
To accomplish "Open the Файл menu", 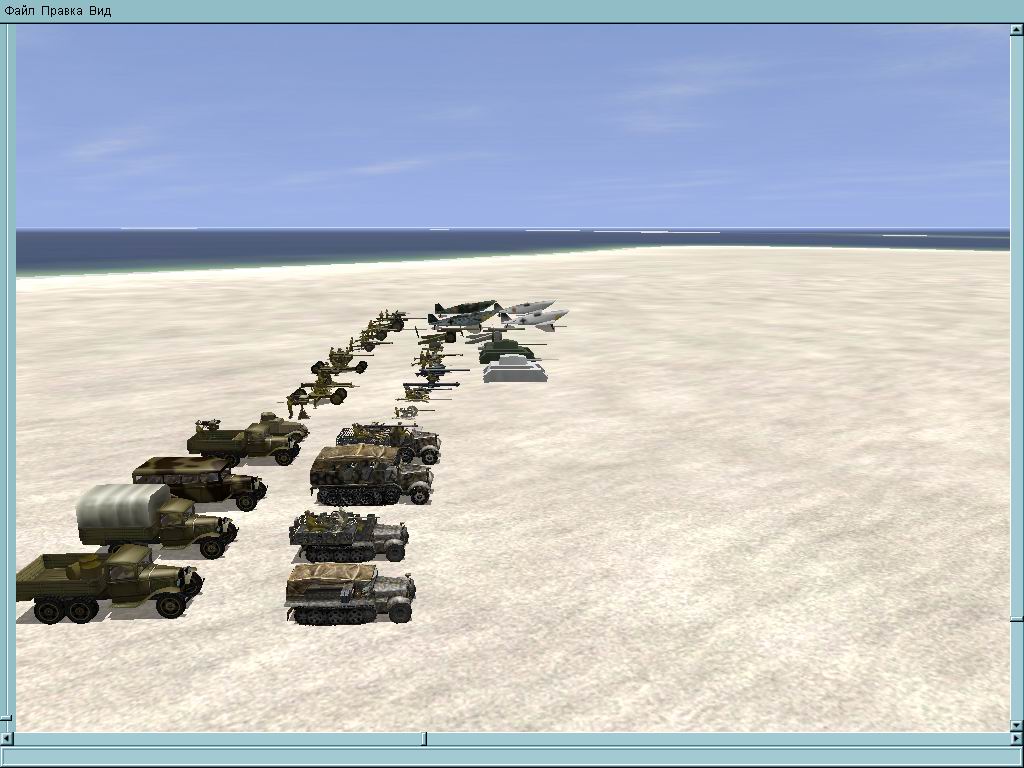I will tap(20, 11).
